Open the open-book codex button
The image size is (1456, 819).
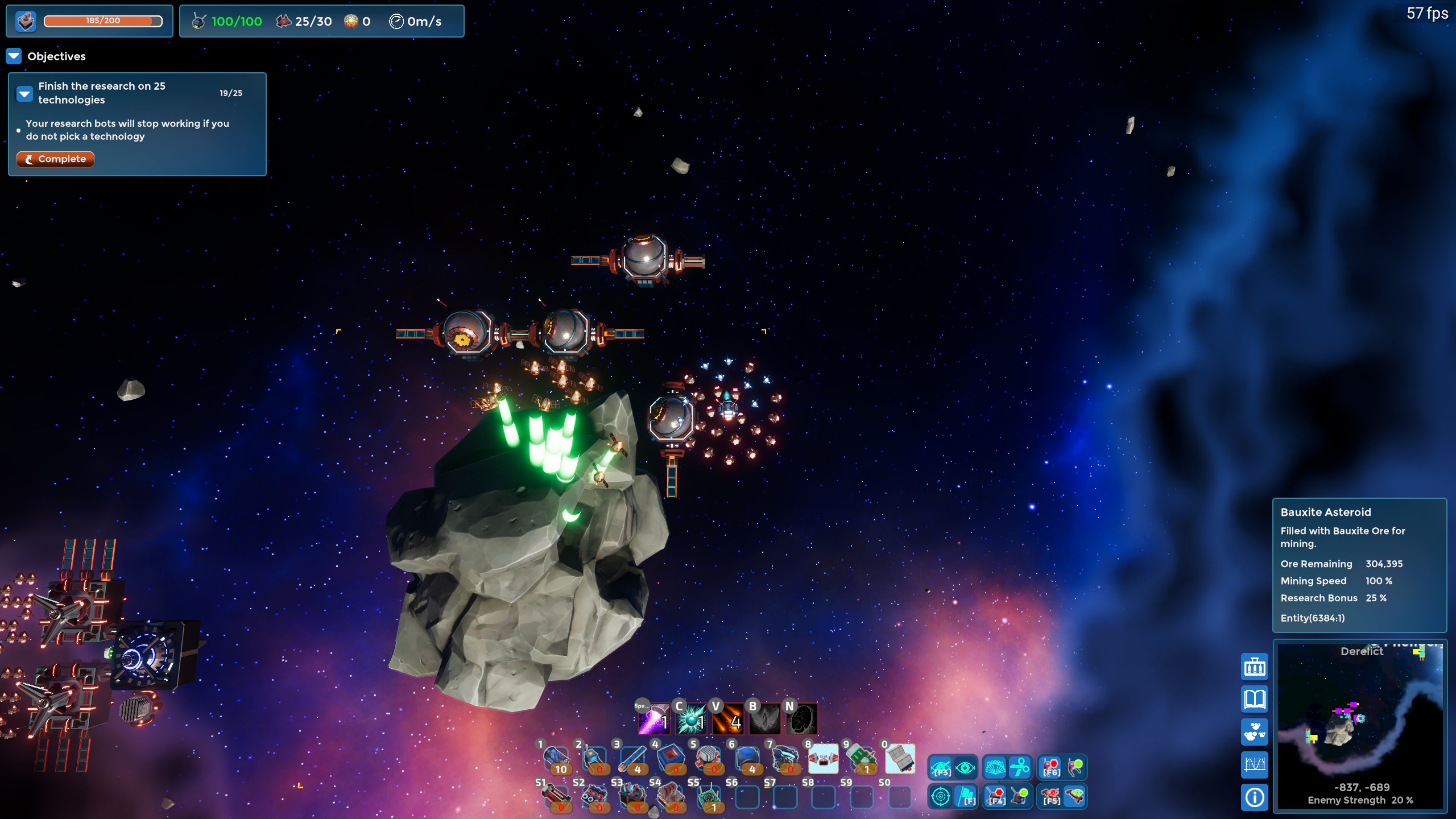pyautogui.click(x=1254, y=700)
